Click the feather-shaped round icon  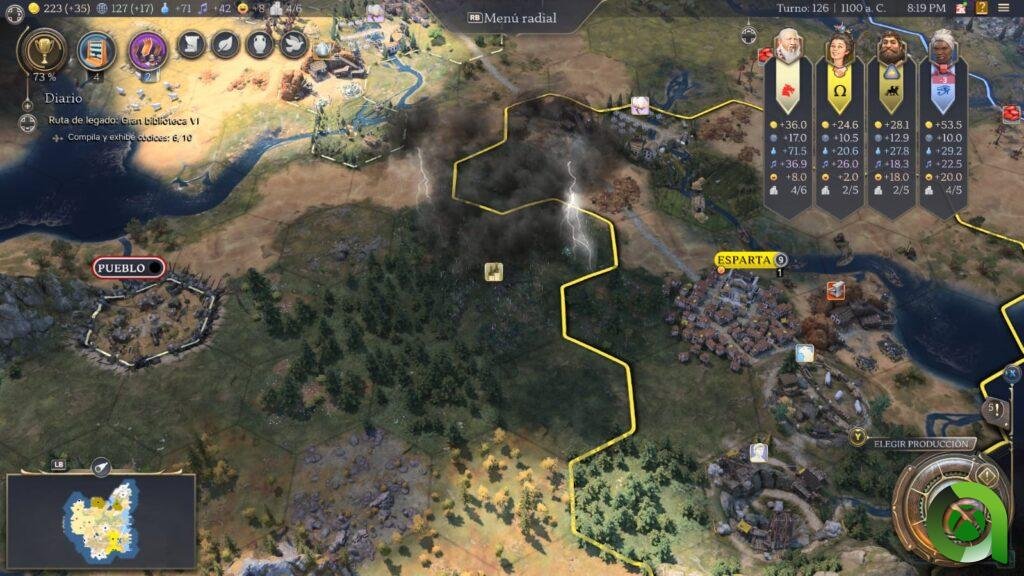point(226,44)
